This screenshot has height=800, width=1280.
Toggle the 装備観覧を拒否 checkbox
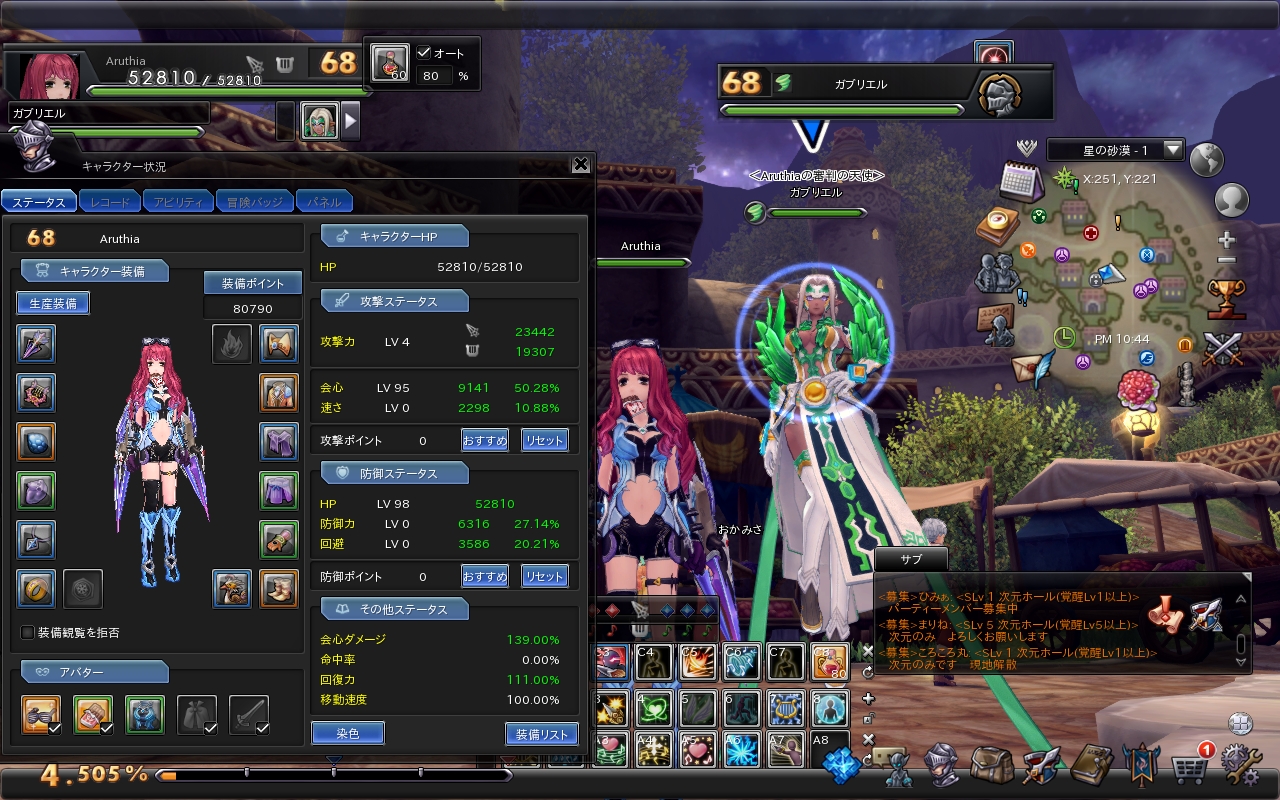click(28, 632)
